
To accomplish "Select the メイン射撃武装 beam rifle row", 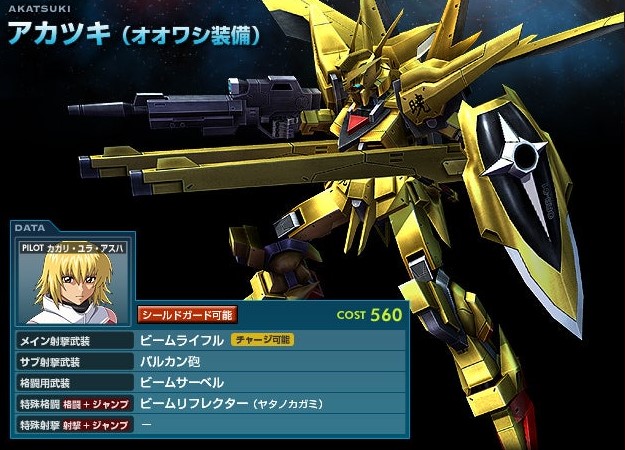I will tap(210, 340).
